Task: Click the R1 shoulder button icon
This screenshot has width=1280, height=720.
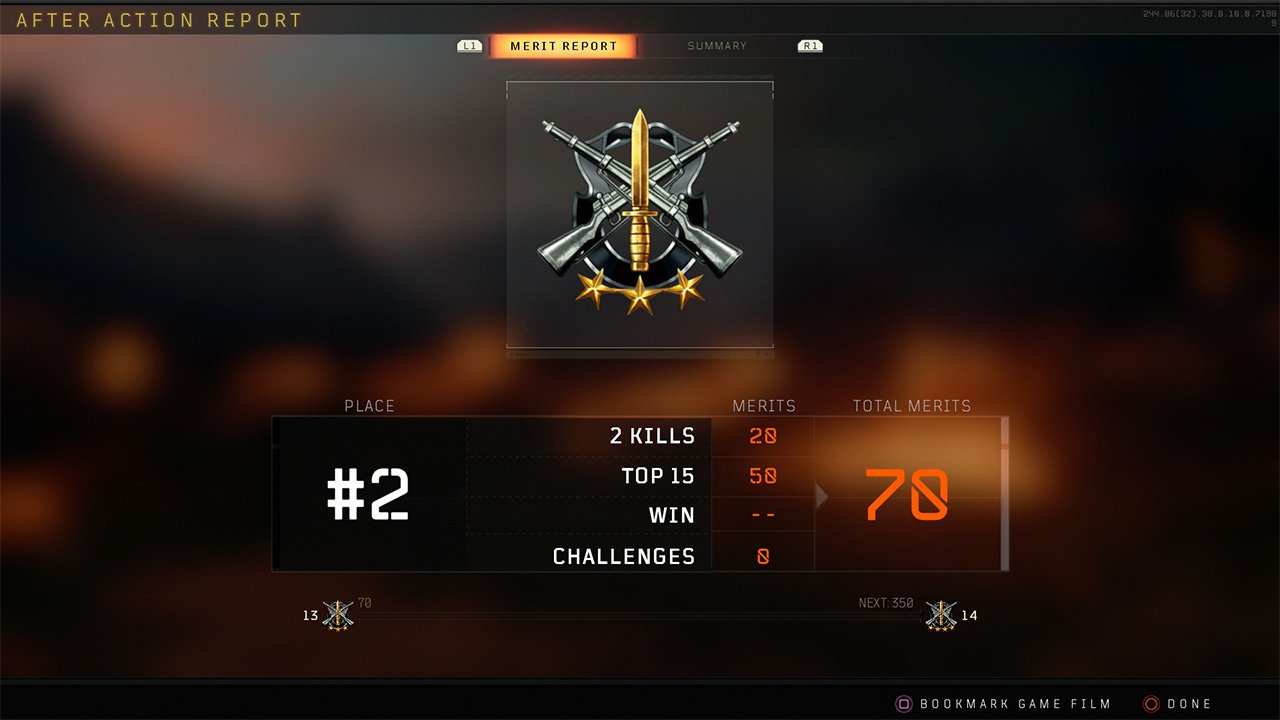Action: coord(810,45)
